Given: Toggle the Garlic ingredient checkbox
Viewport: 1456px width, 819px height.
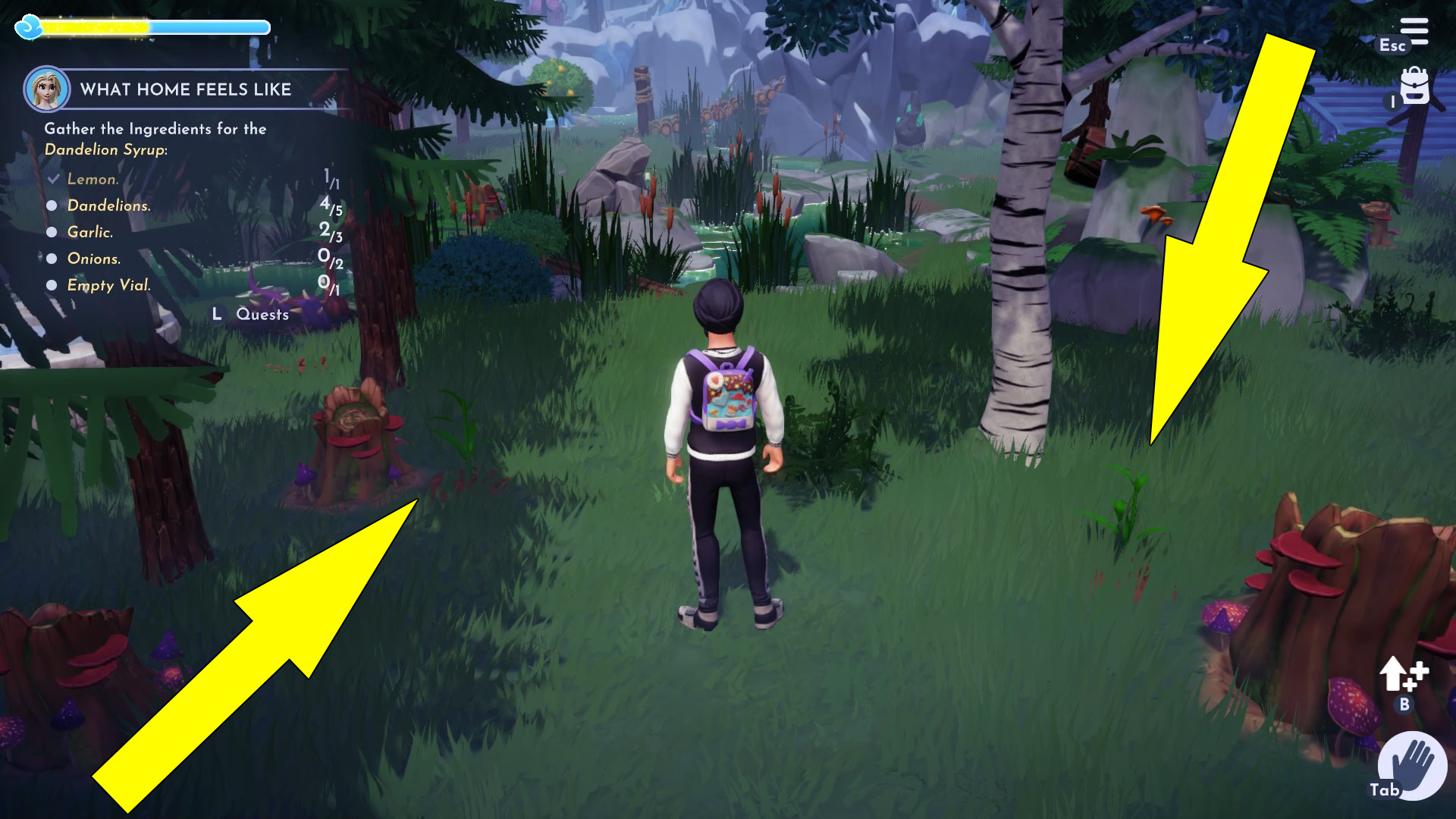Looking at the screenshot, I should click(51, 232).
